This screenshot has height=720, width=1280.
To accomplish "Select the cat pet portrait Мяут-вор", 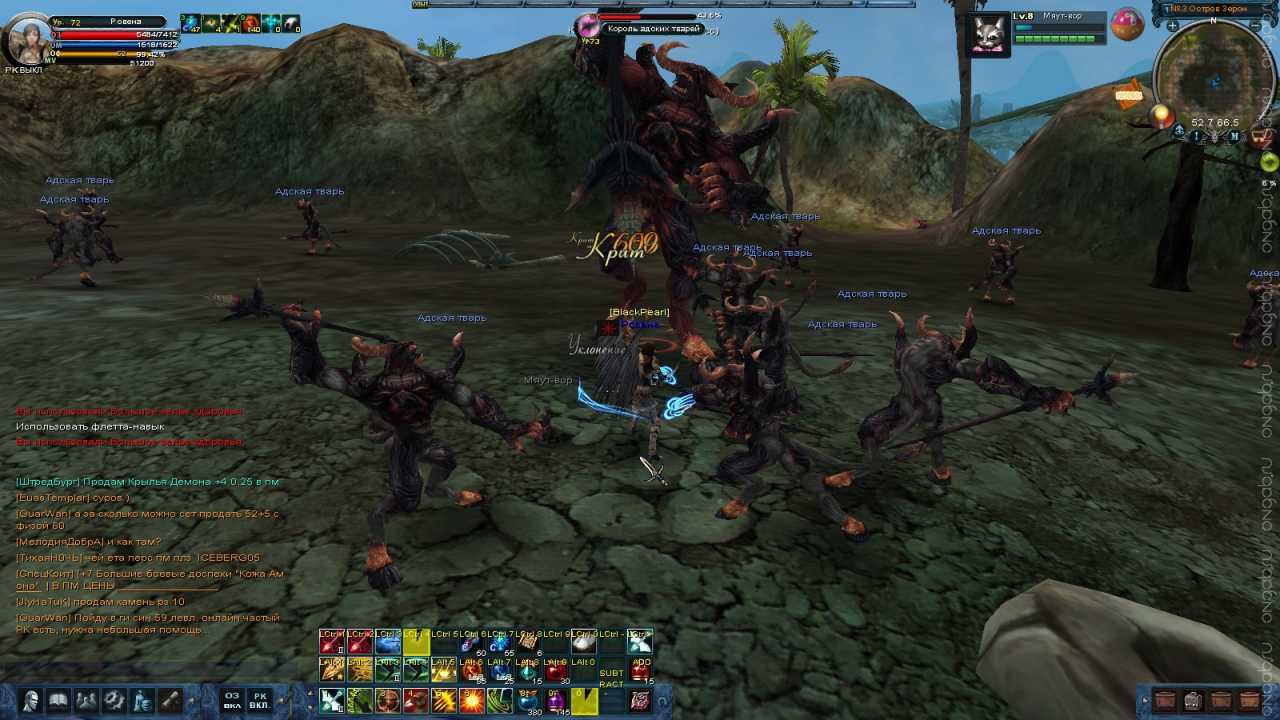I will 989,33.
